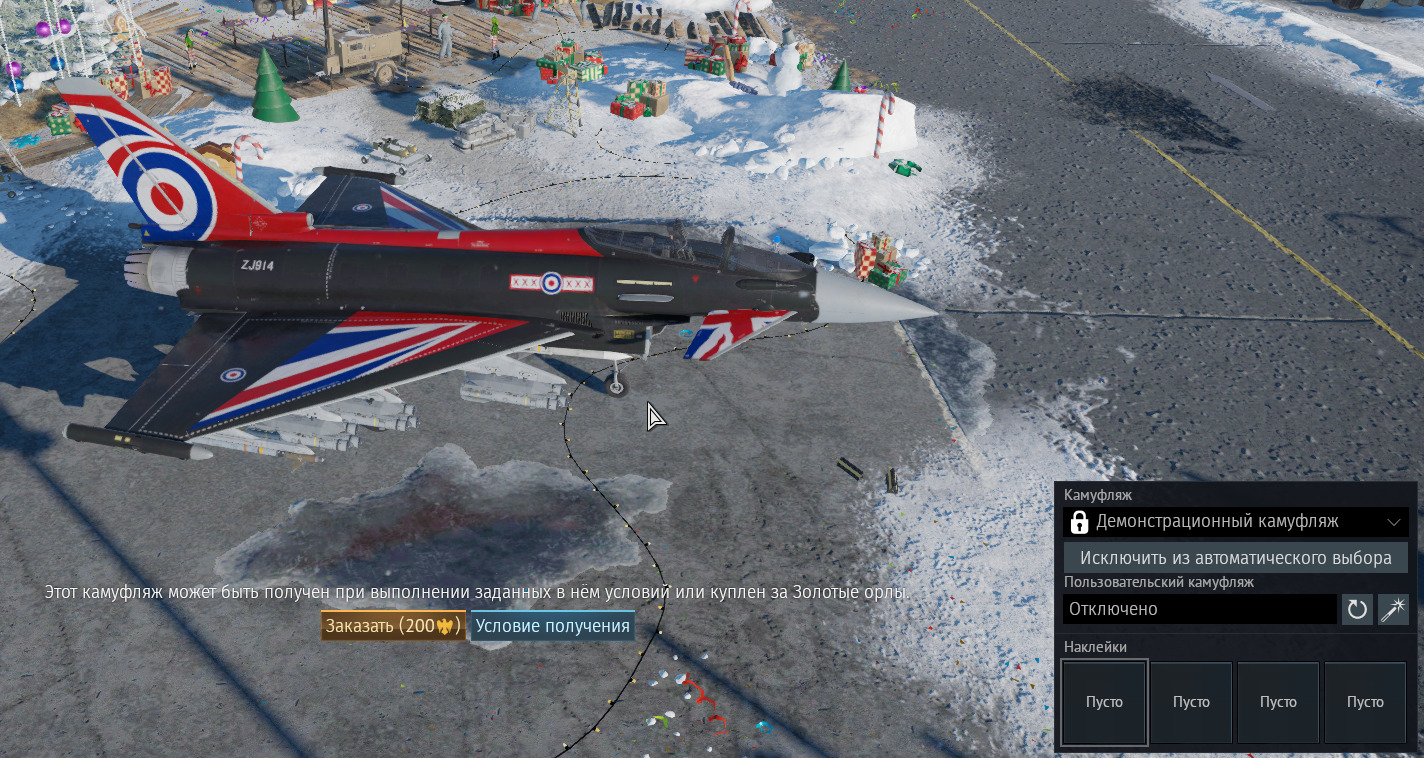Image resolution: width=1424 pixels, height=758 pixels.
Task: Click the Исключить из автоматического выбора button
Action: coord(1235,558)
